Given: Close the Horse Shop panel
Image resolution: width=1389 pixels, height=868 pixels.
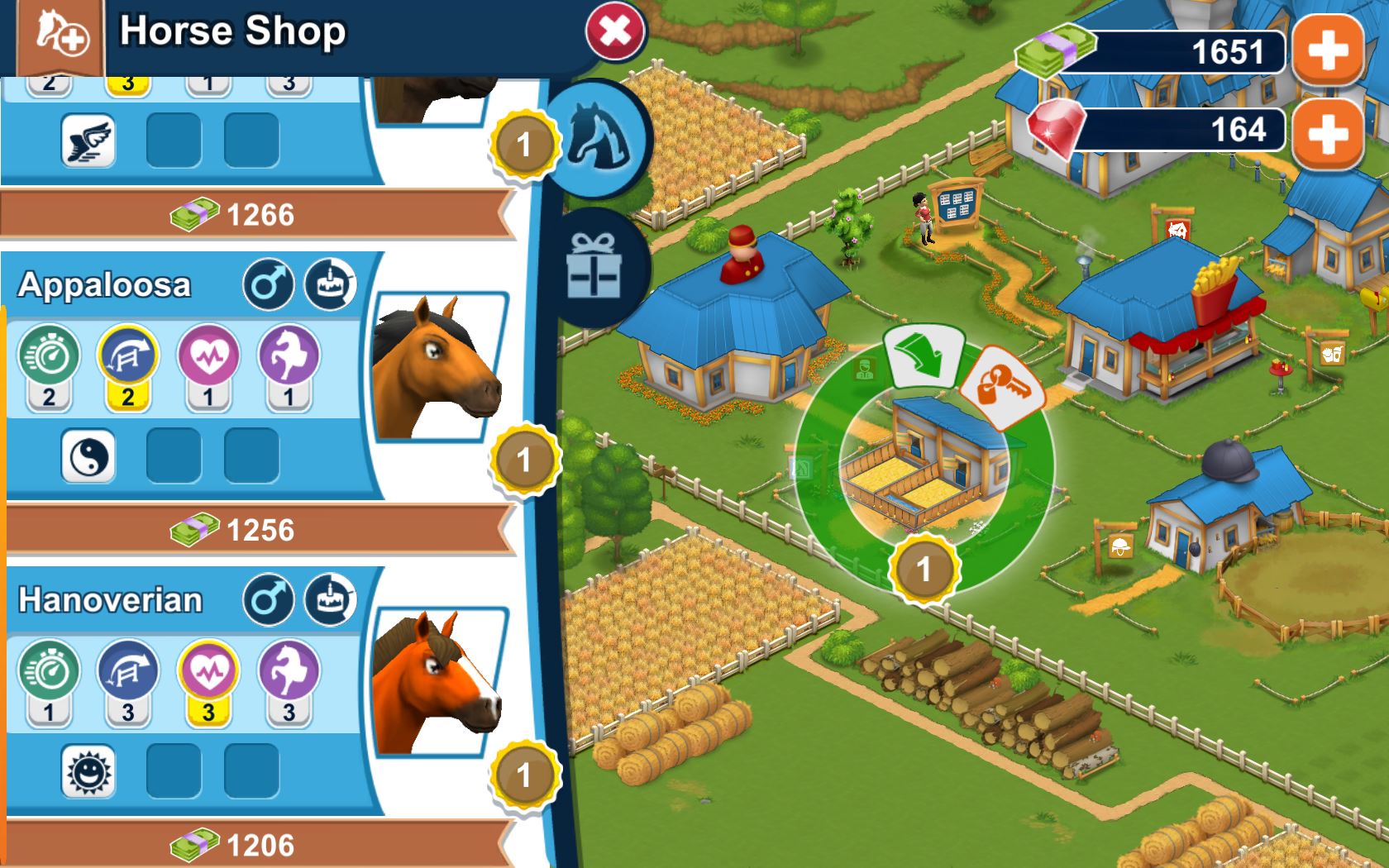Looking at the screenshot, I should click(612, 31).
